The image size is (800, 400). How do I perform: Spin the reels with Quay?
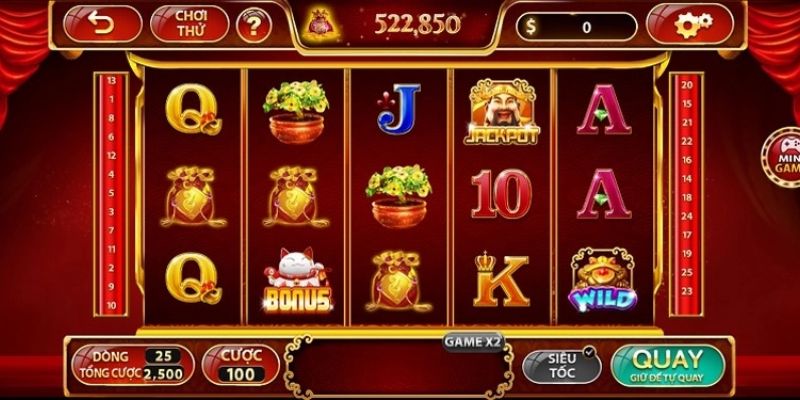[x=667, y=365]
